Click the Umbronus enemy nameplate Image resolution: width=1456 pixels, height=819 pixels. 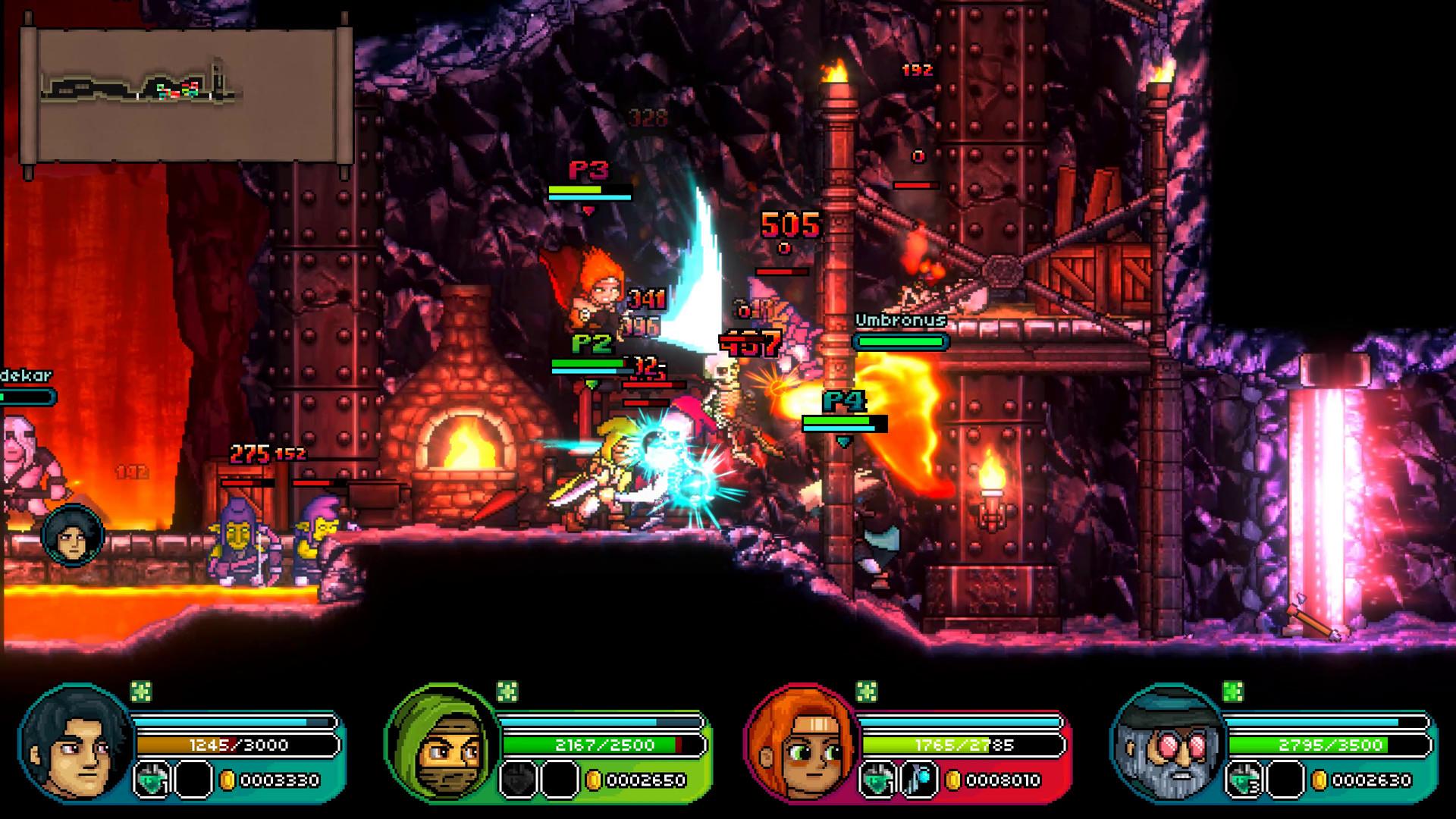click(x=900, y=320)
